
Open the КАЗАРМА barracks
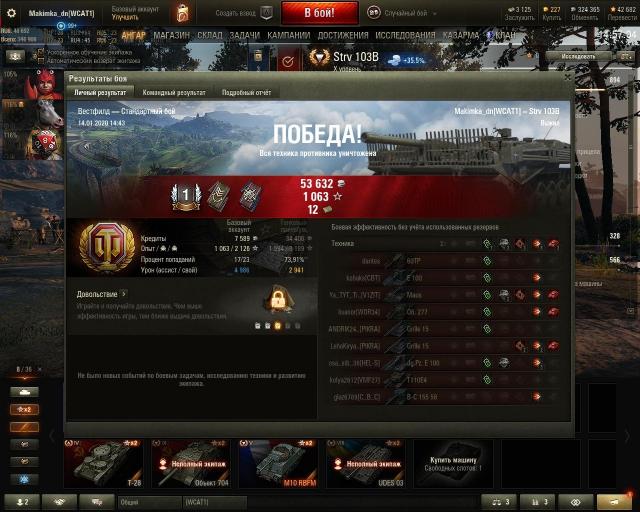coord(461,35)
